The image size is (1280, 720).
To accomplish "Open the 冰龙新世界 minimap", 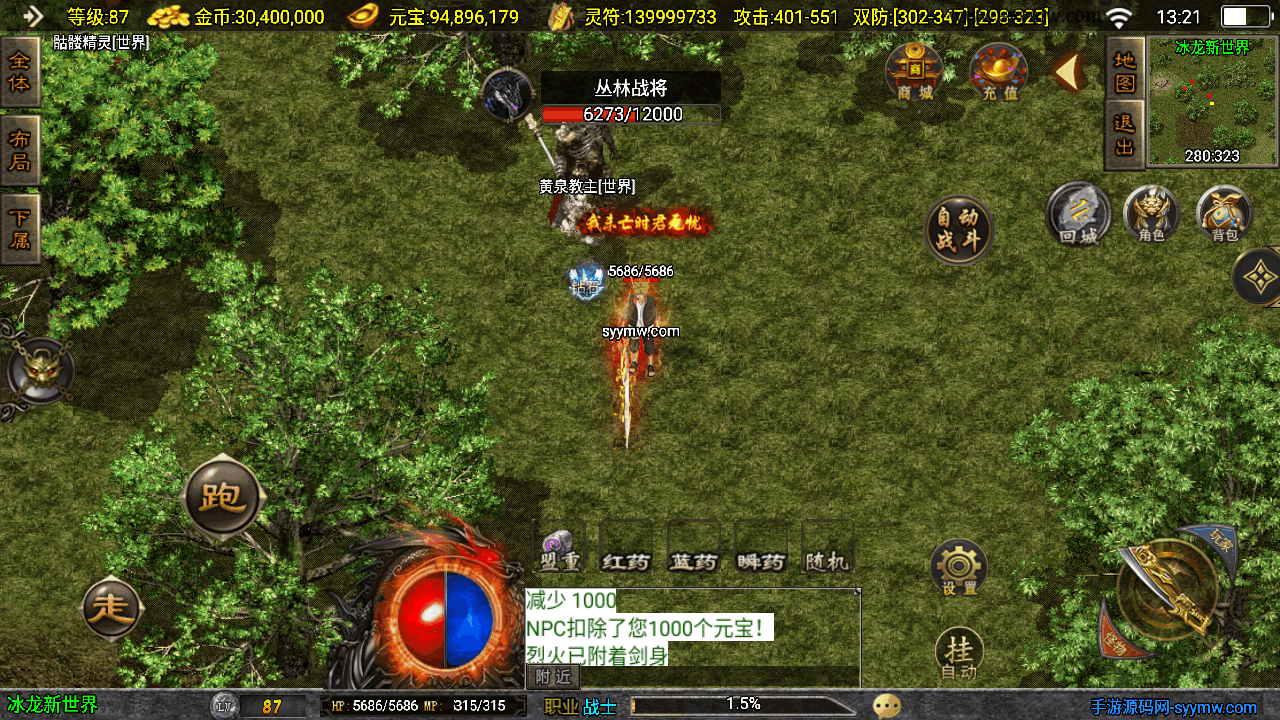I will click(1212, 100).
